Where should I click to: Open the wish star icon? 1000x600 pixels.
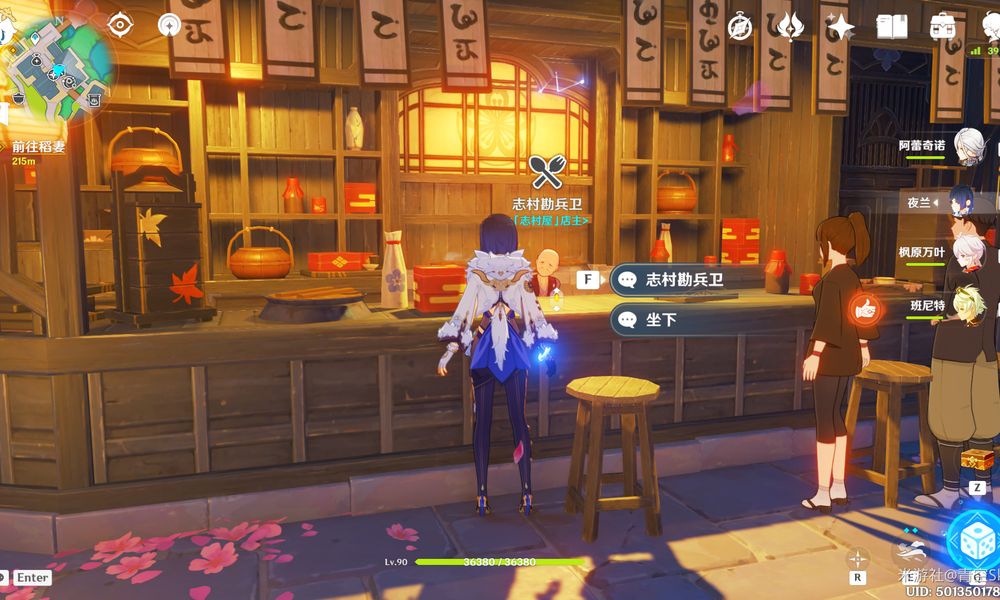840,27
